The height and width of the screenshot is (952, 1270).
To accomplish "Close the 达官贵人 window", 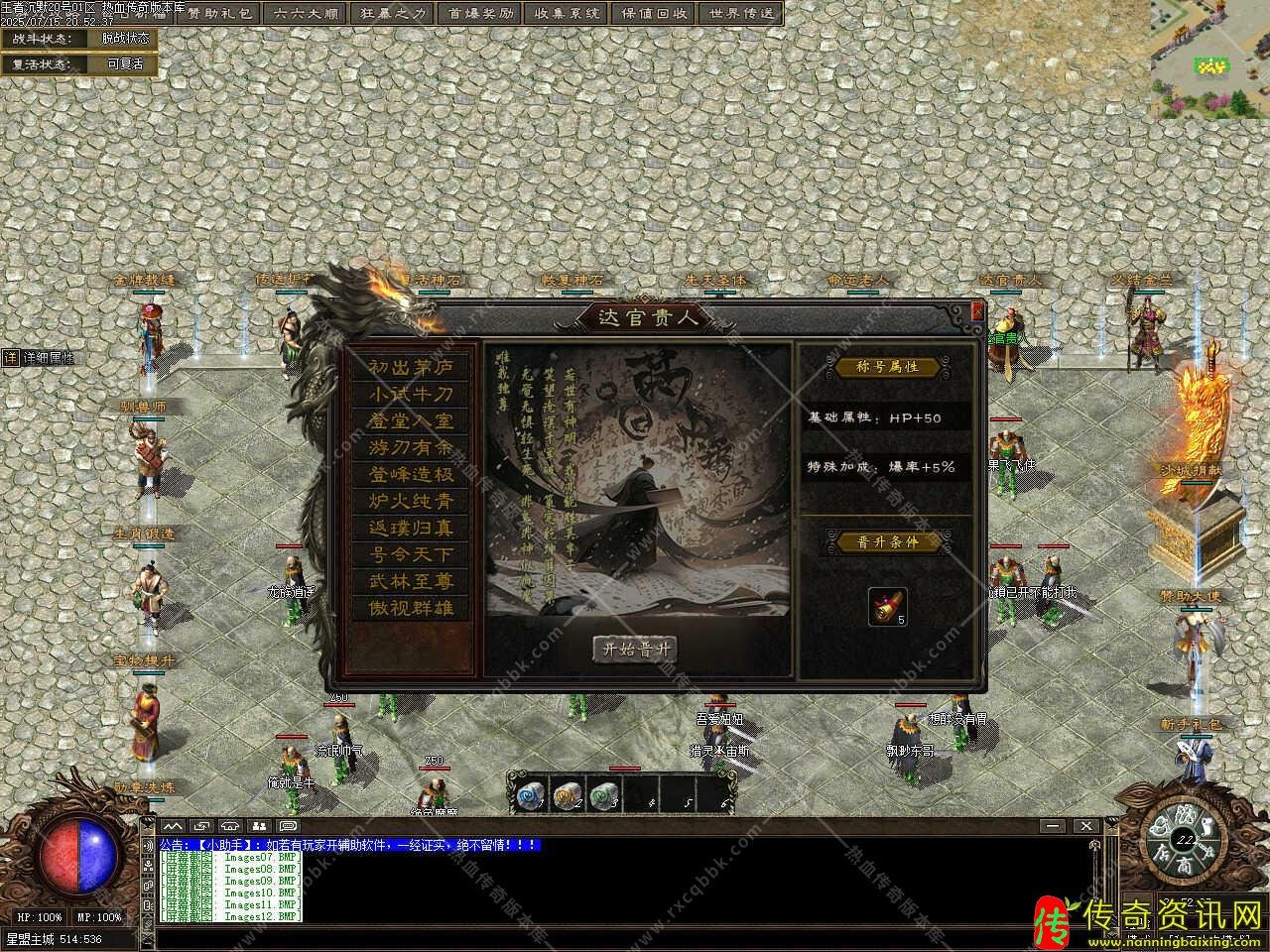I will pos(977,311).
